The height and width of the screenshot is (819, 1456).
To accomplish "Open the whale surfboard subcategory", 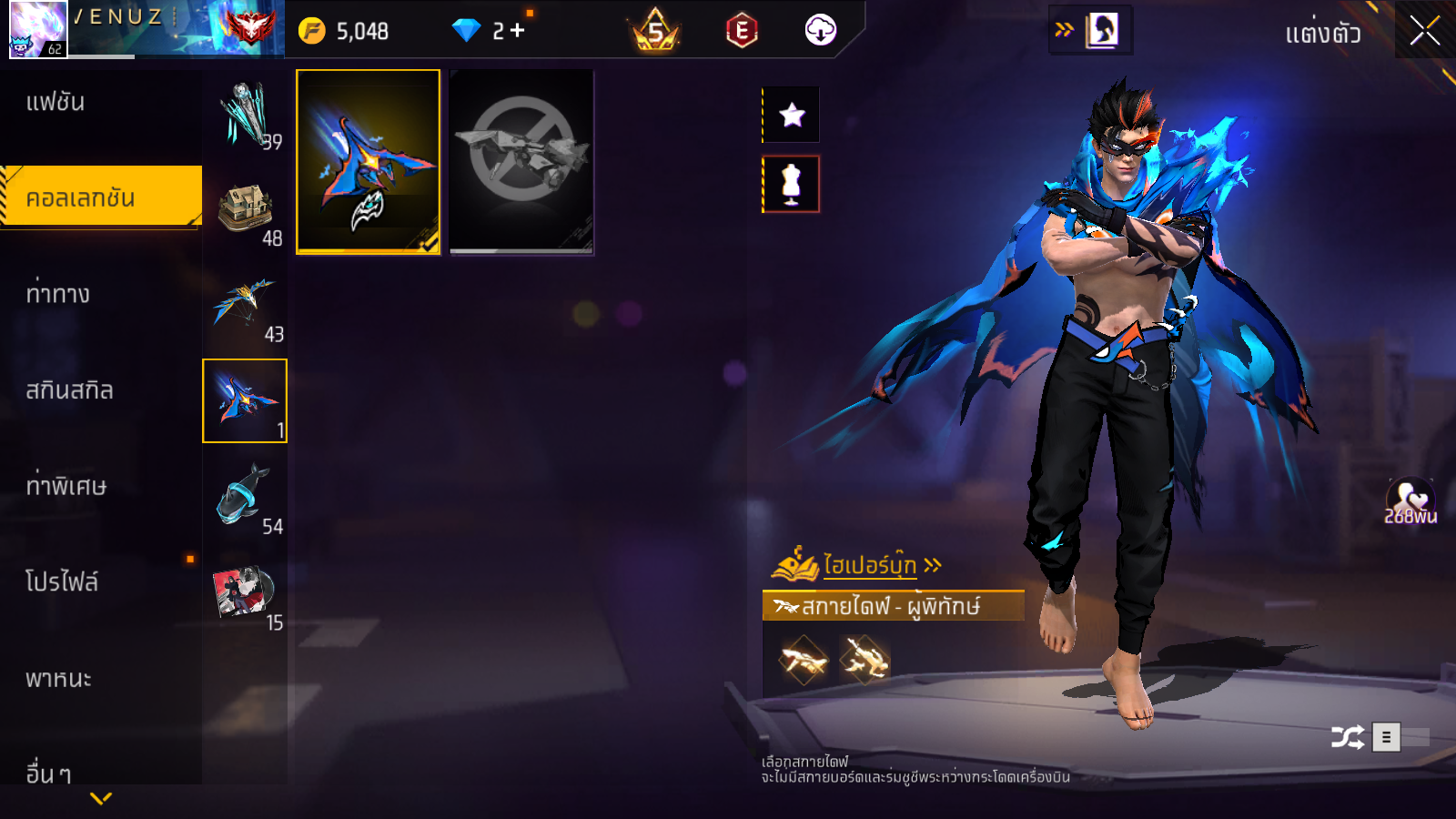I will pos(245,498).
